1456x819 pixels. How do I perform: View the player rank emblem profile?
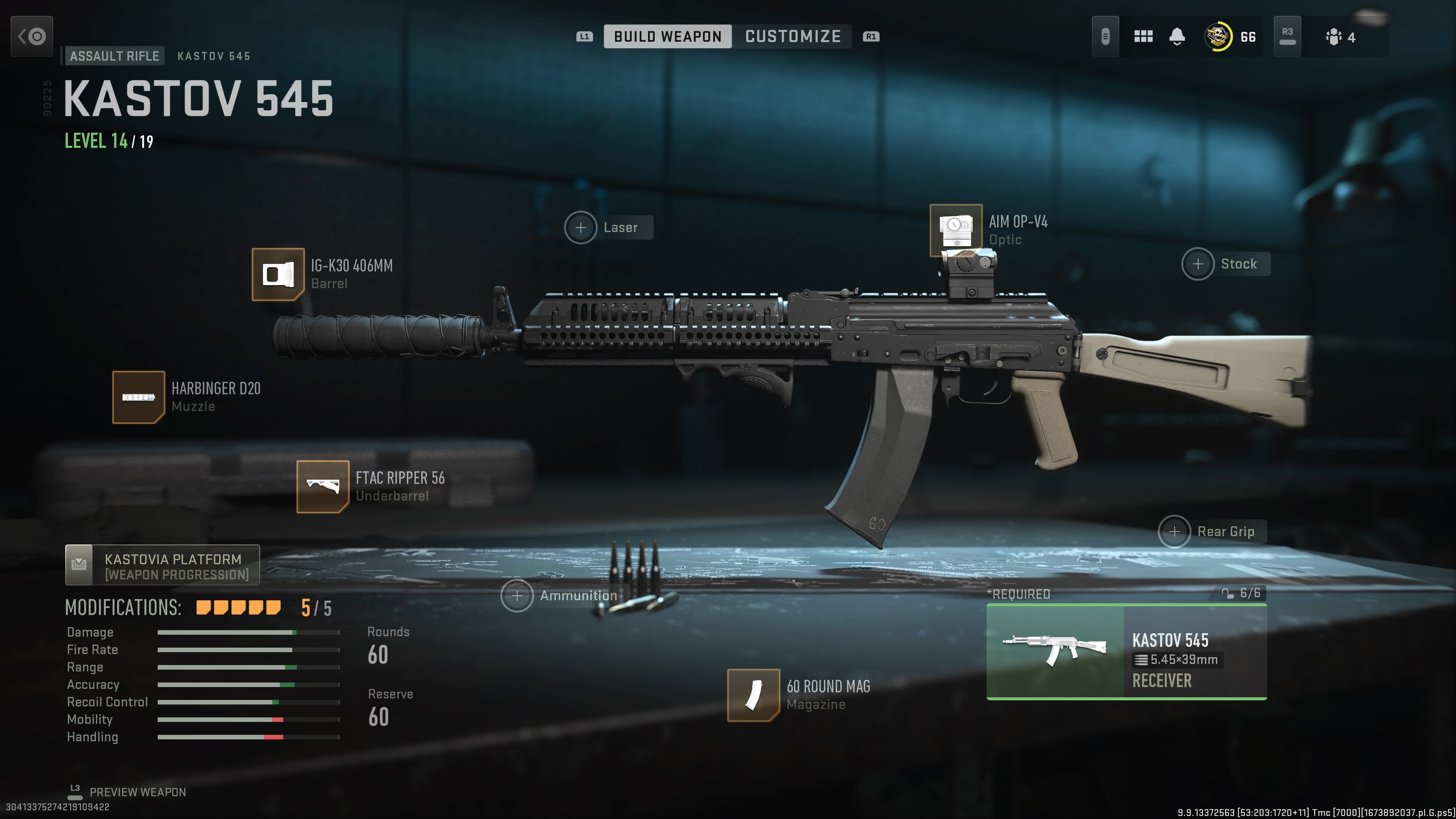pos(1218,37)
